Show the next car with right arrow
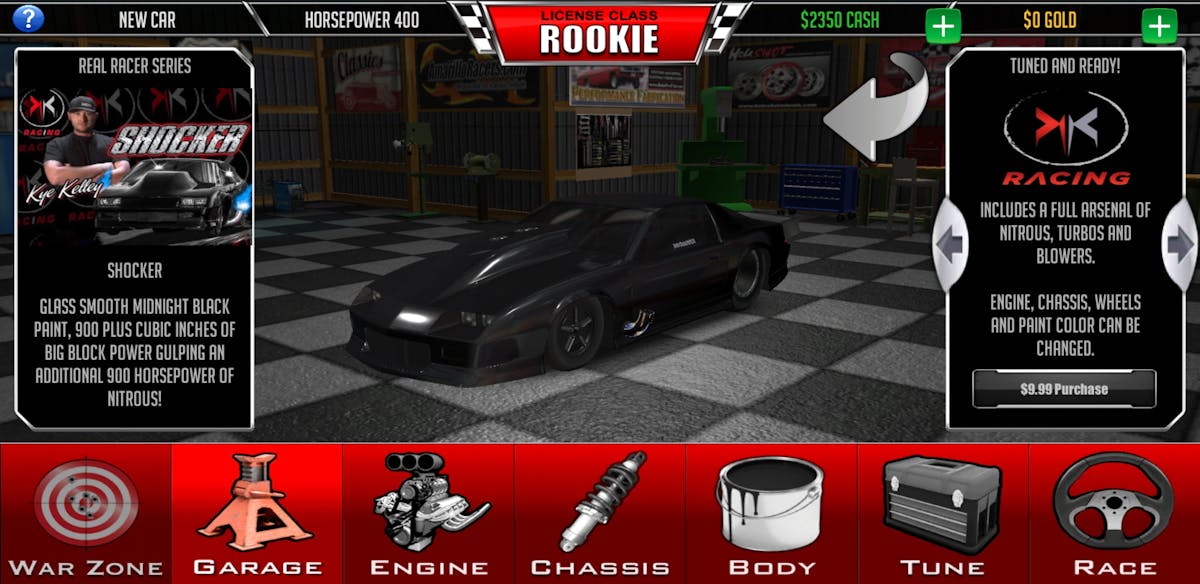Viewport: 1200px width, 584px height. coord(1181,243)
